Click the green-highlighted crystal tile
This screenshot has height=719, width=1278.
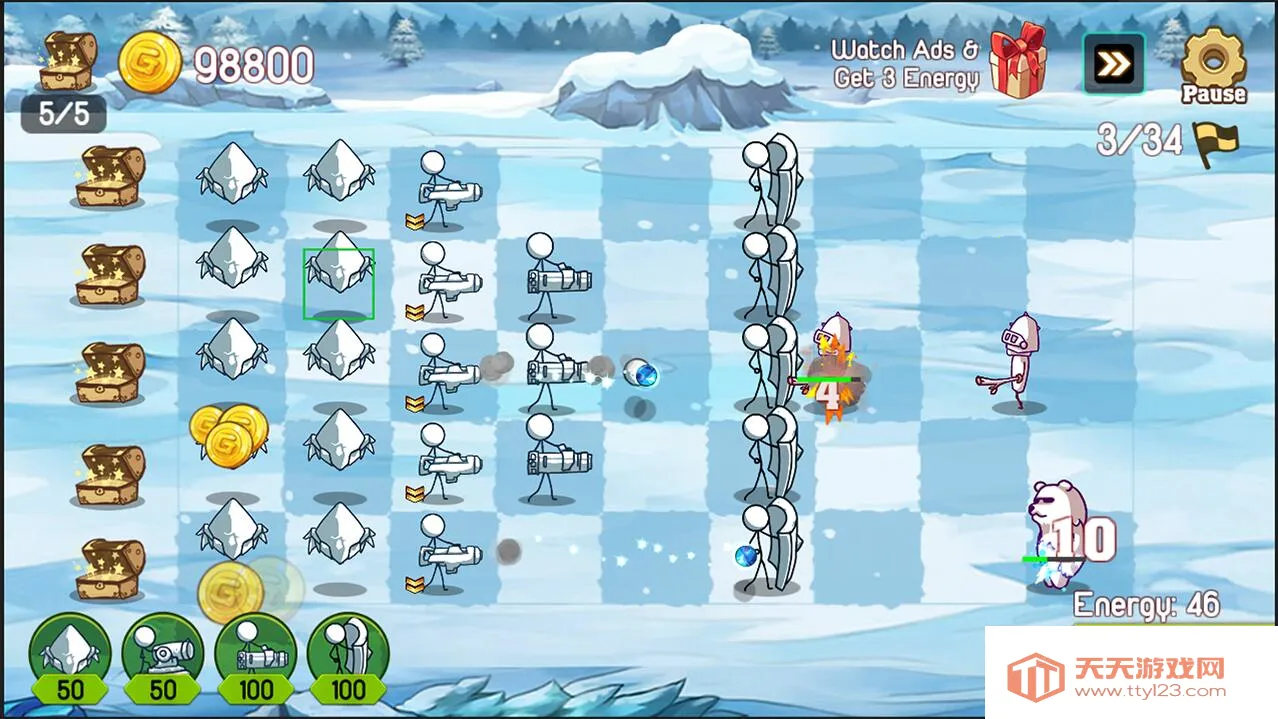(339, 284)
